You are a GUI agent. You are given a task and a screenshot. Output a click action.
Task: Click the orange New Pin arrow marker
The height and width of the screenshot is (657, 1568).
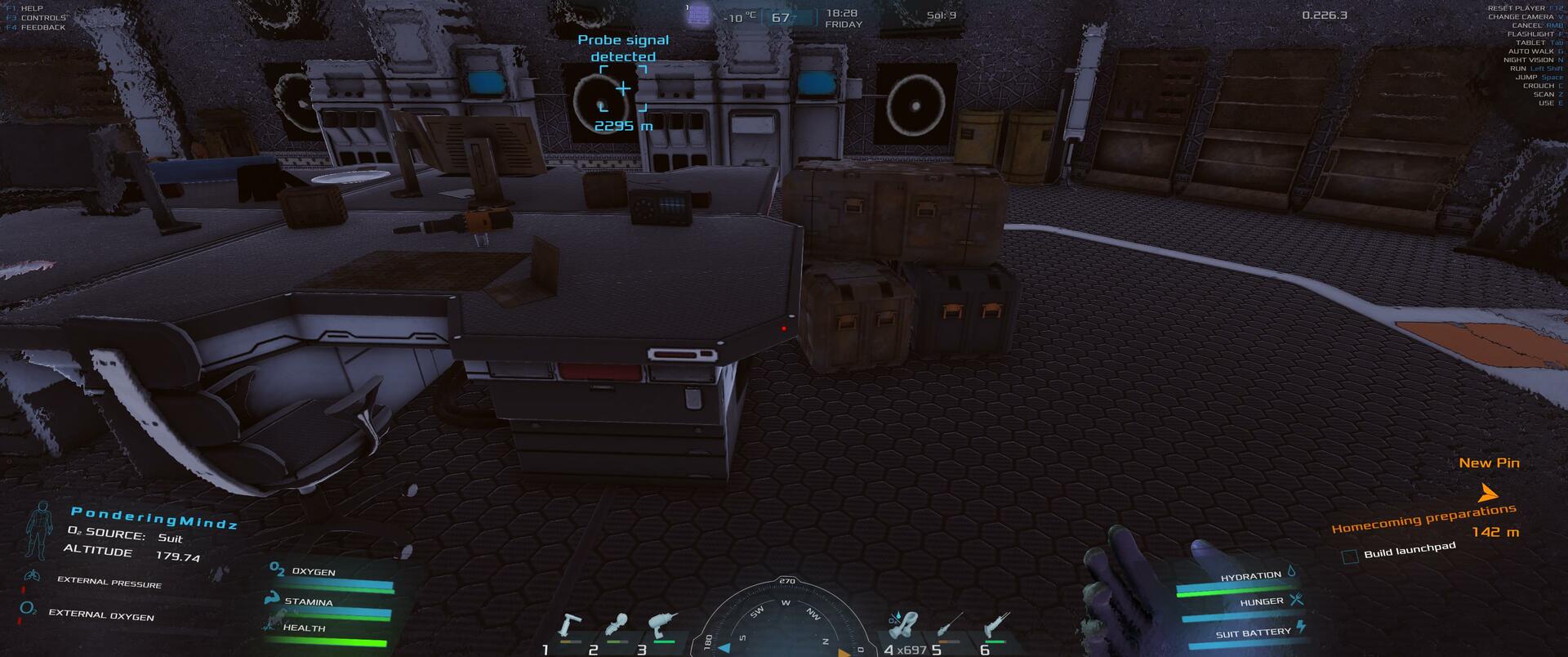pyautogui.click(x=1488, y=493)
